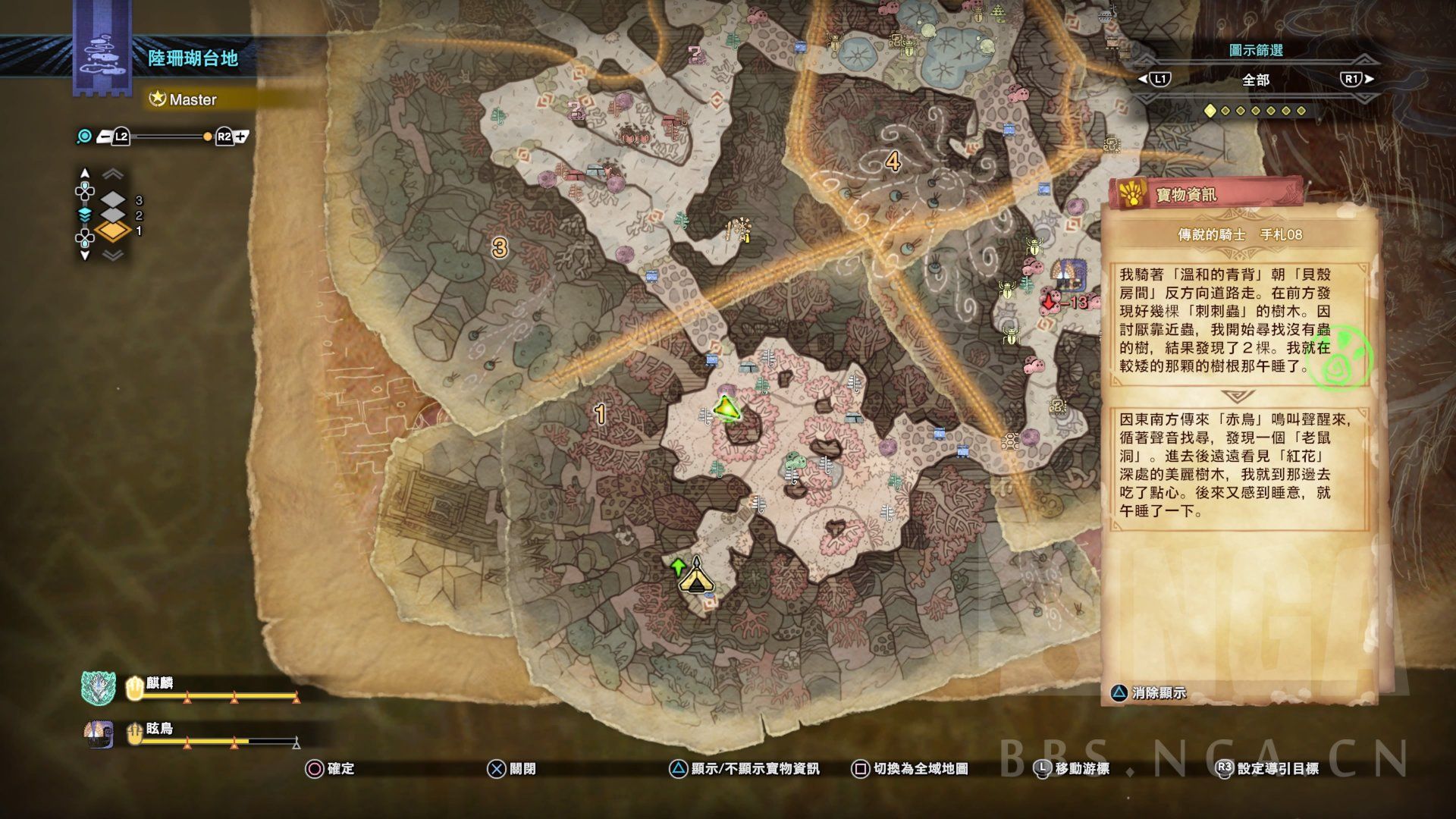This screenshot has width=1456, height=819.
Task: Select the first filter page dot
Action: 1210,111
